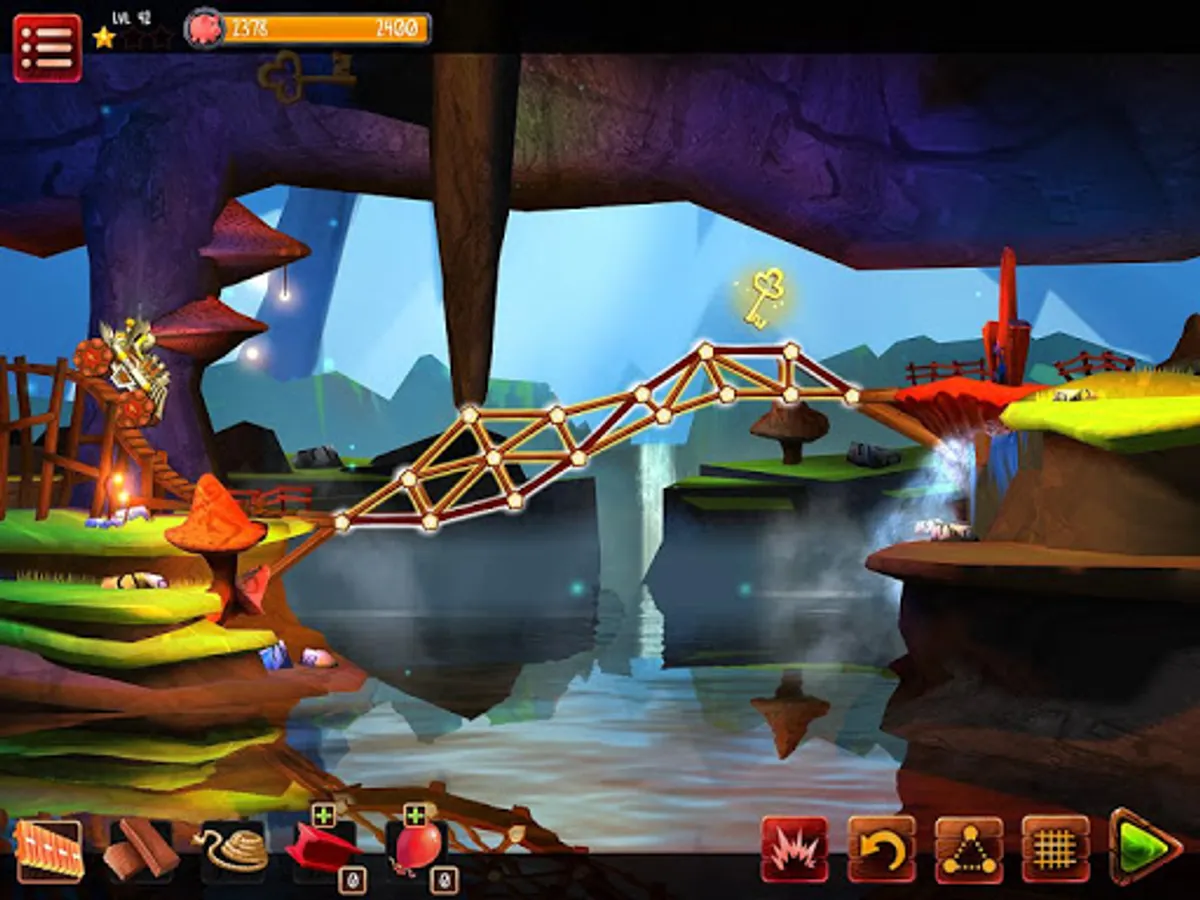
Task: Select the wooden road plank material
Action: click(x=49, y=851)
